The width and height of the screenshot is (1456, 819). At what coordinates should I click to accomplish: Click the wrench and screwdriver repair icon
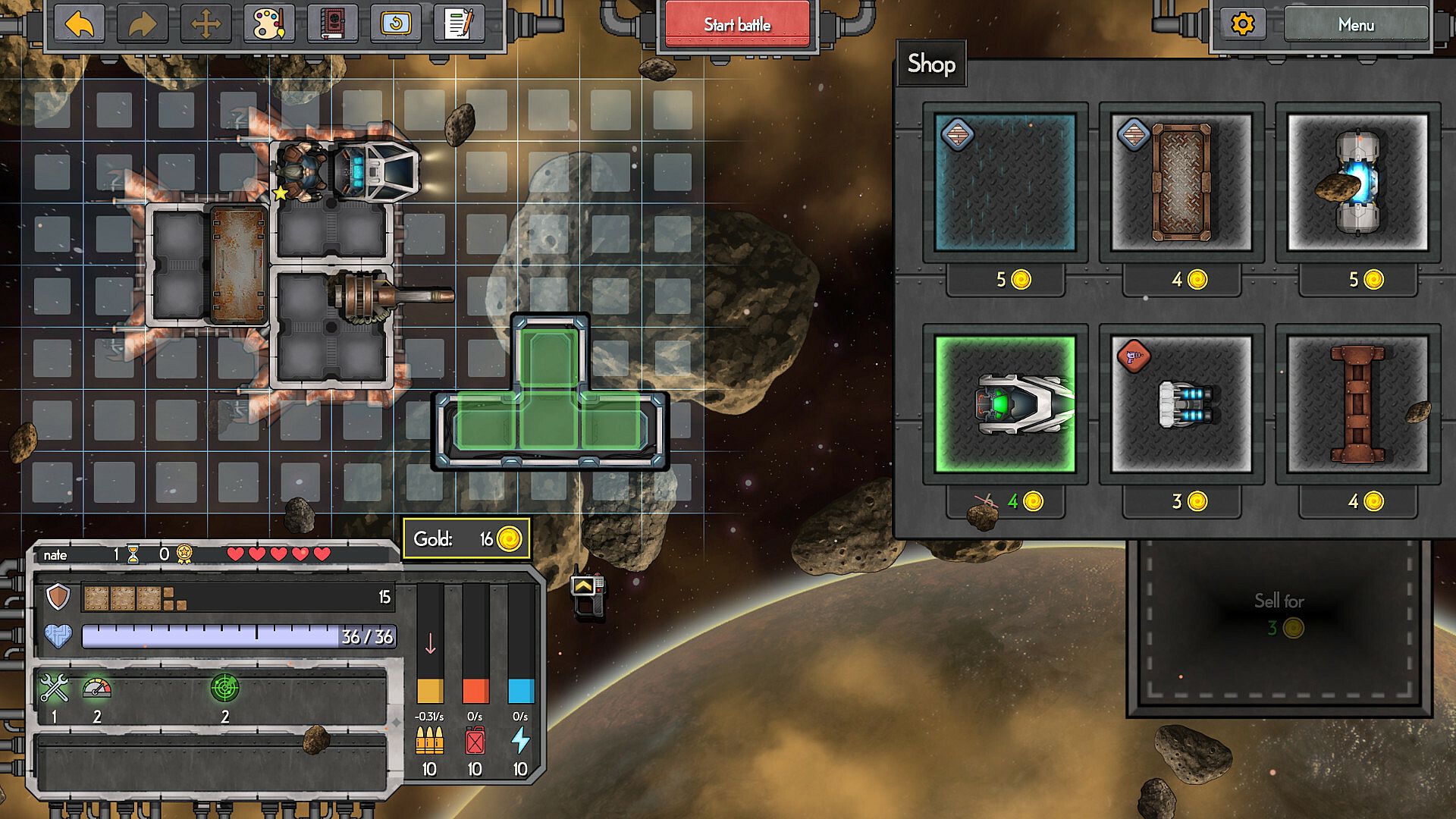pos(54,688)
